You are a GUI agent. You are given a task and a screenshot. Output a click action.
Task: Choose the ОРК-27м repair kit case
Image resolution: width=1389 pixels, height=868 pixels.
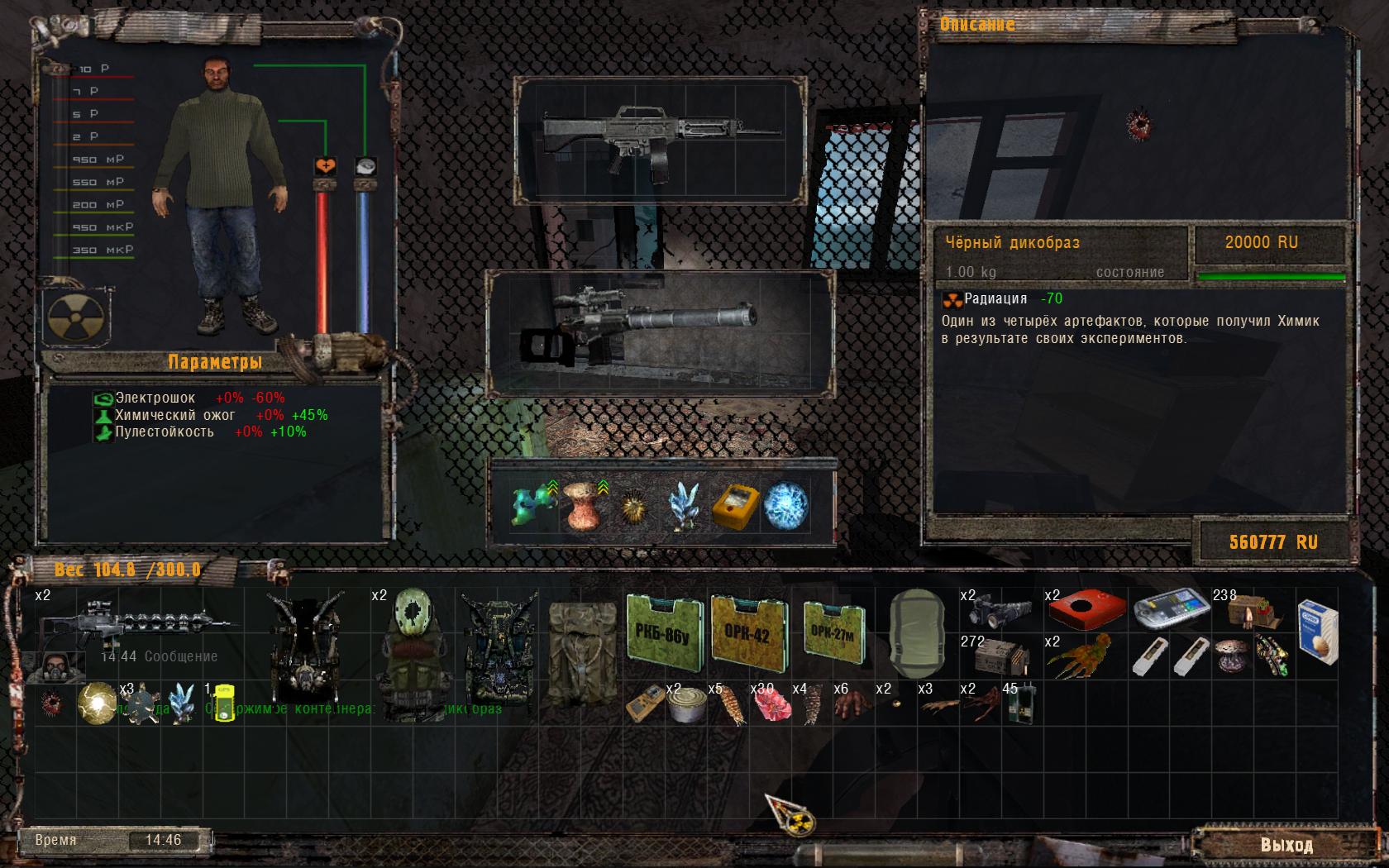[x=835, y=634]
